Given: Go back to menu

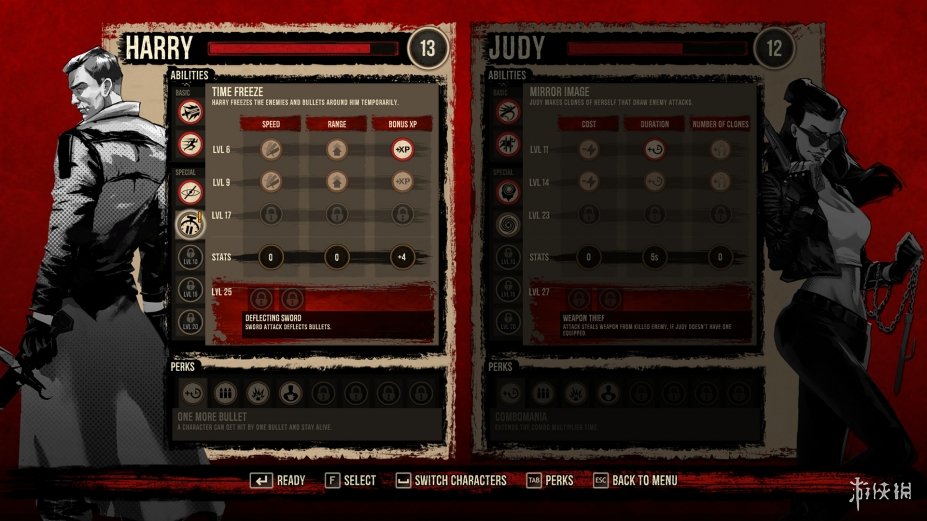Looking at the screenshot, I should (x=635, y=481).
